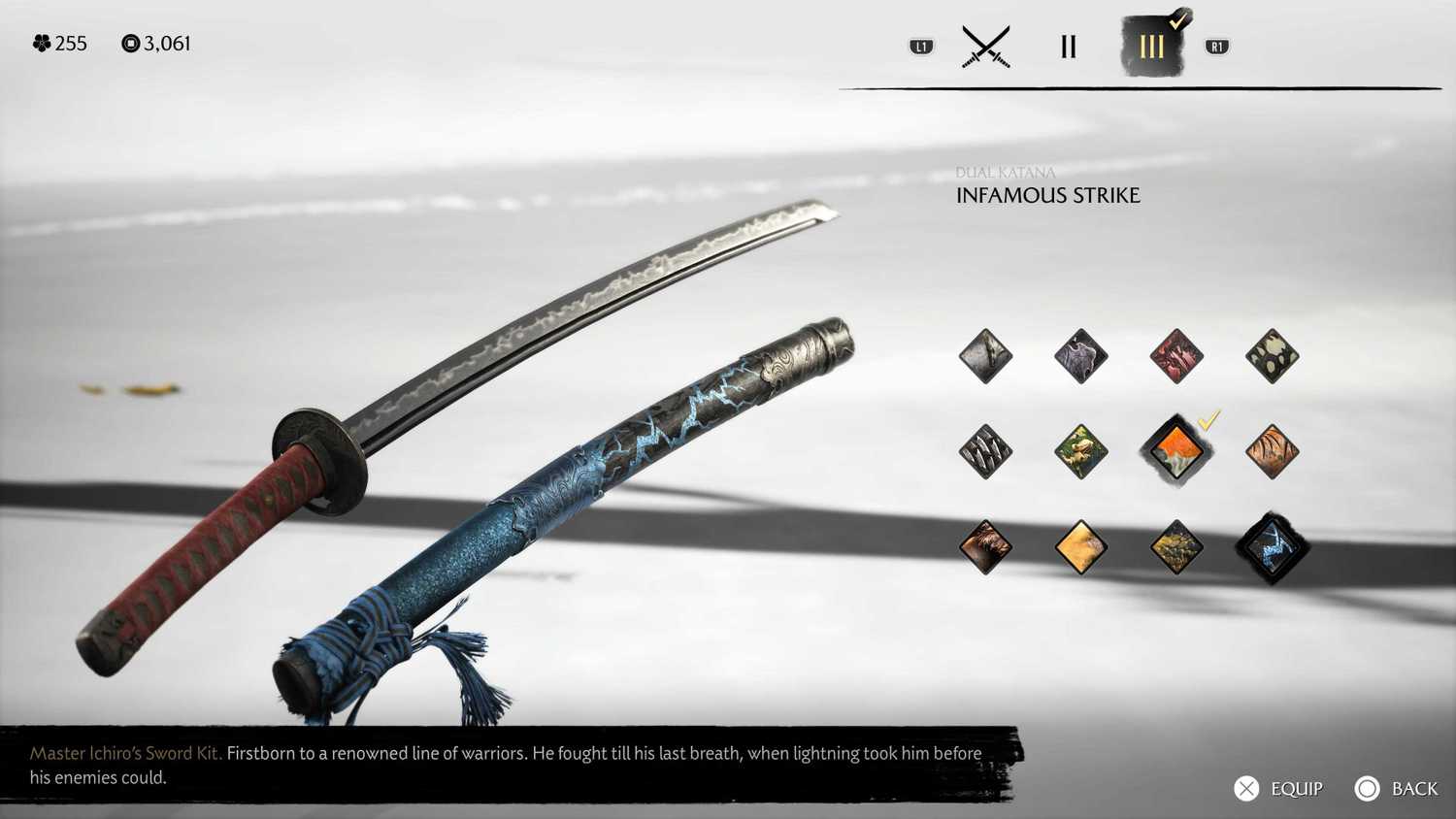1456x819 pixels.
Task: Go back from the sword kit menu
Action: (1396, 789)
